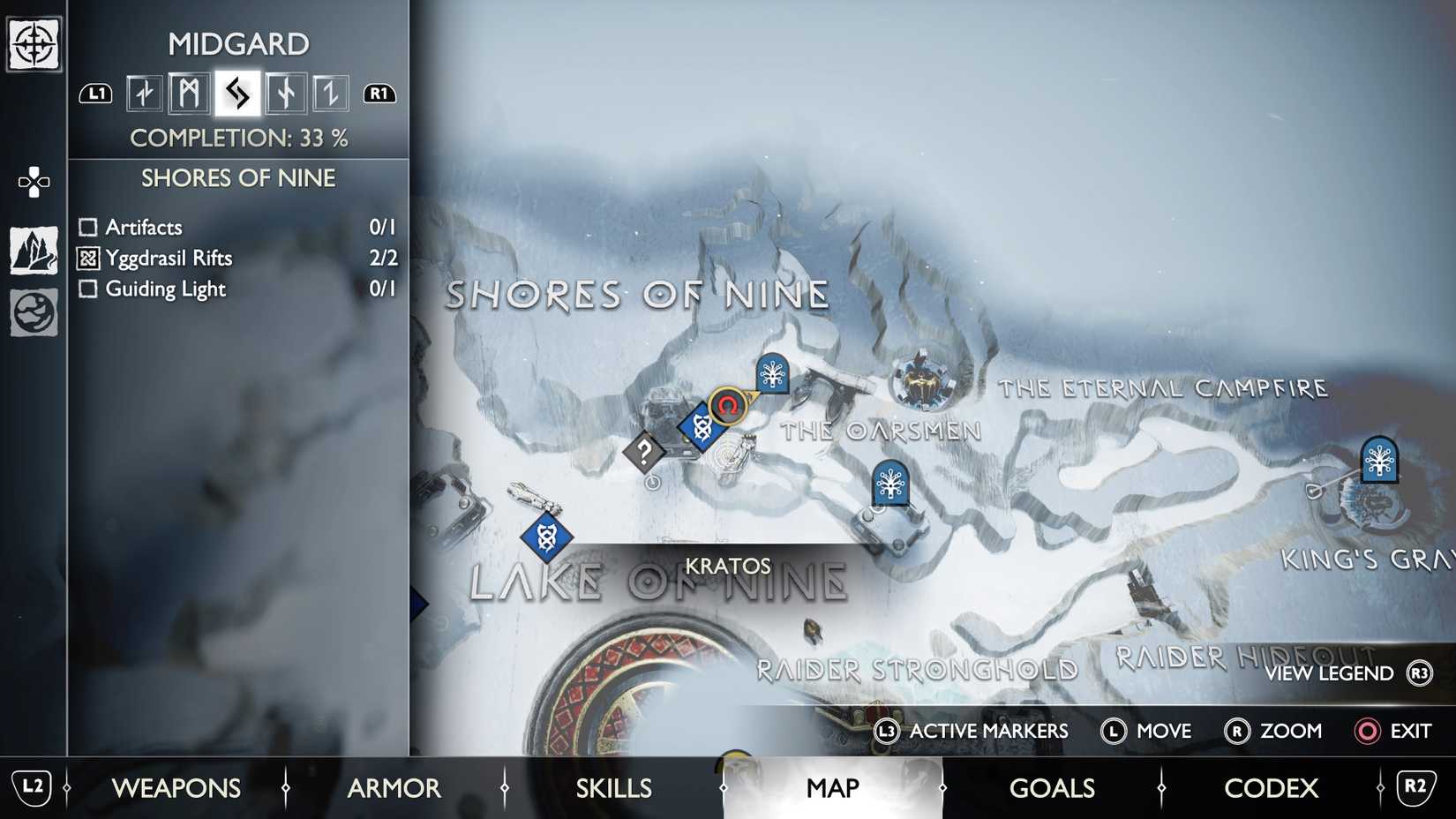Select the Yggdrasil Rifts checklist row

click(x=236, y=258)
